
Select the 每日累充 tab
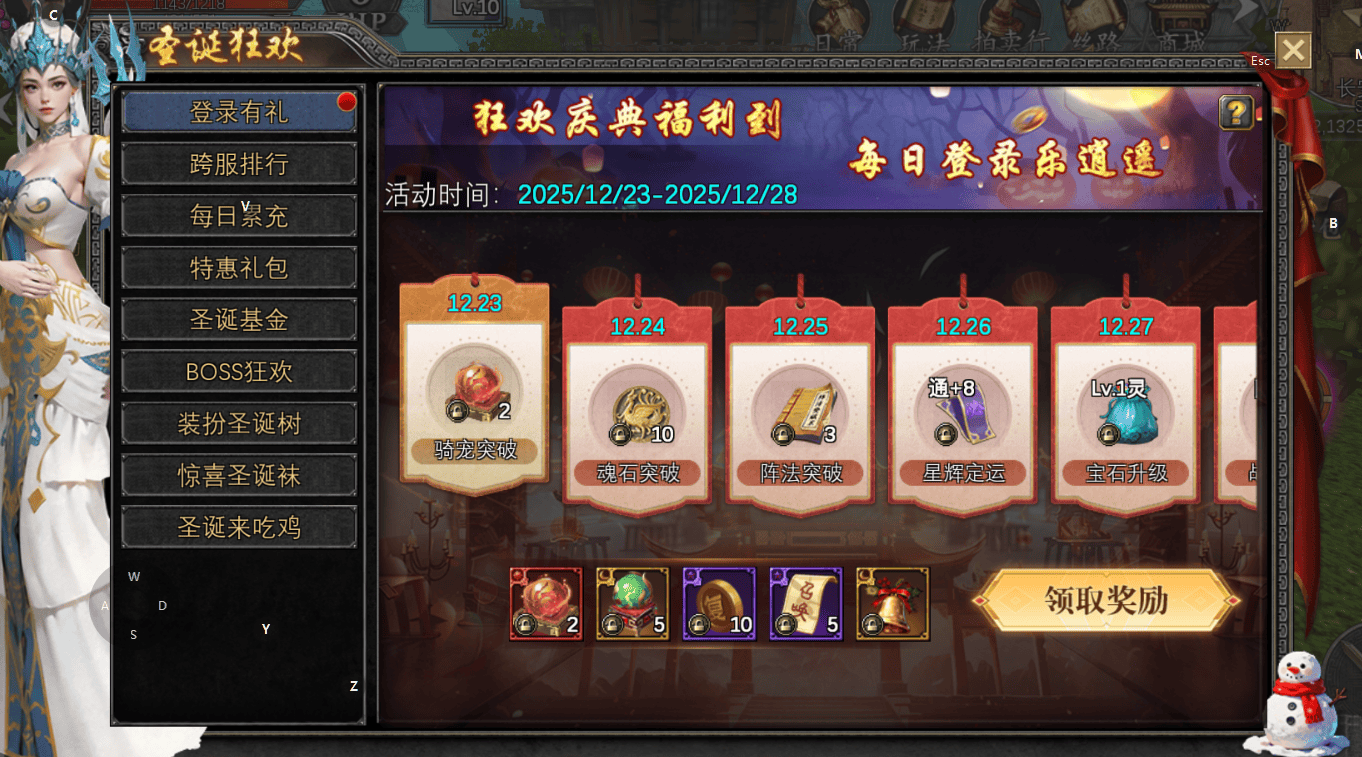coord(239,216)
